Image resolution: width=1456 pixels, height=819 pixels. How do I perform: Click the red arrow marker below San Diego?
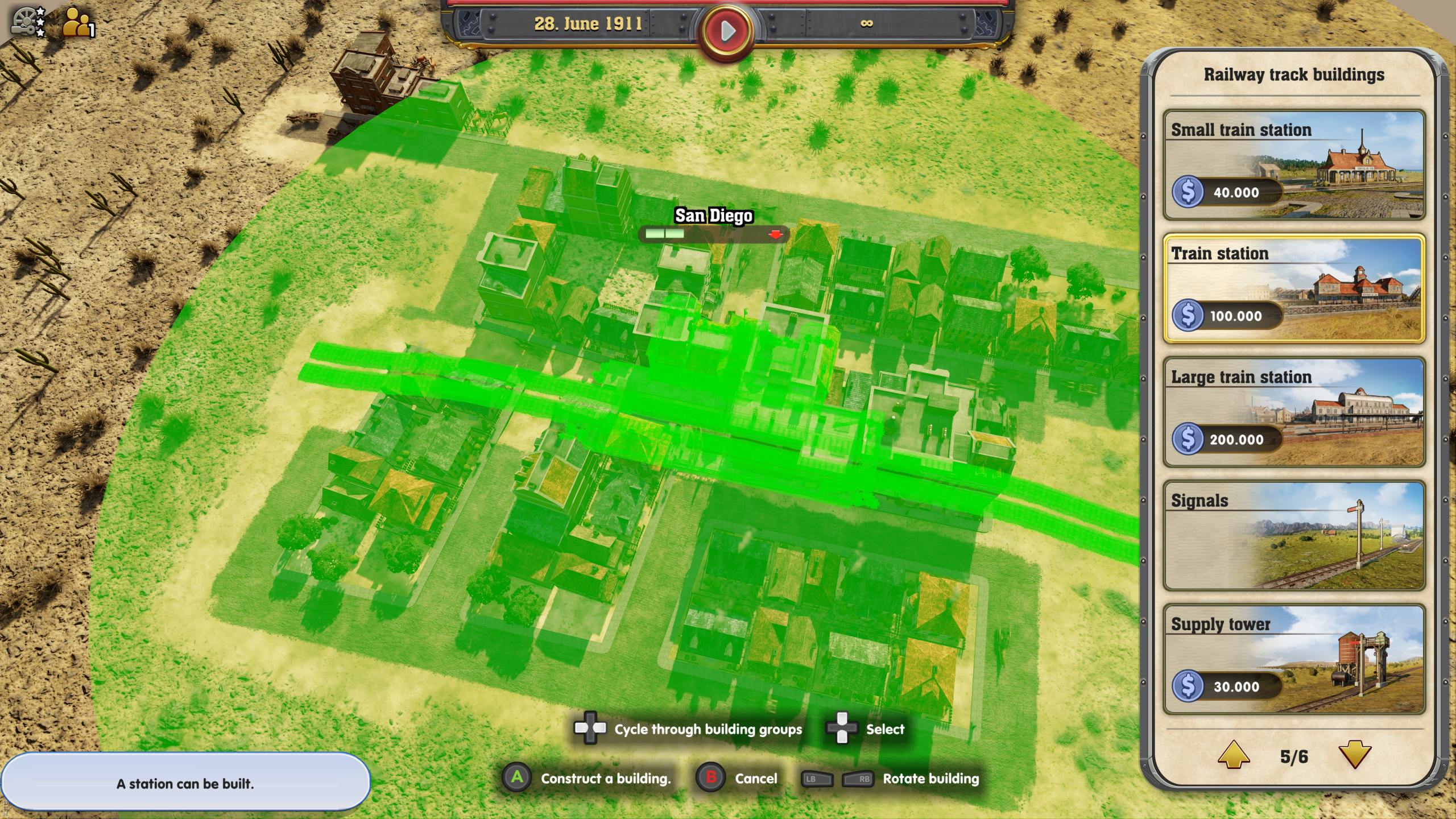click(x=776, y=234)
